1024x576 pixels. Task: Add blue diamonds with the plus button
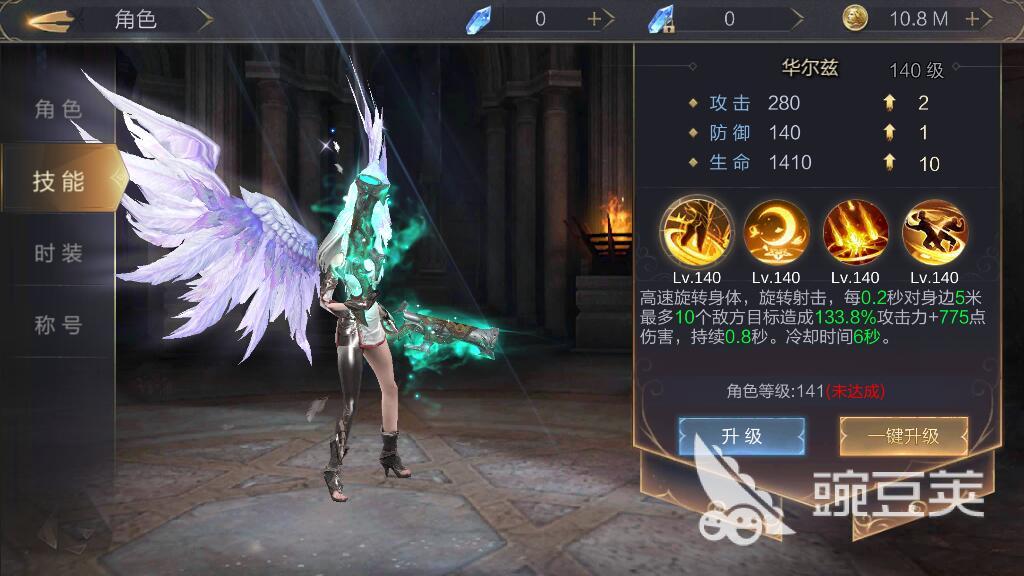(x=594, y=19)
